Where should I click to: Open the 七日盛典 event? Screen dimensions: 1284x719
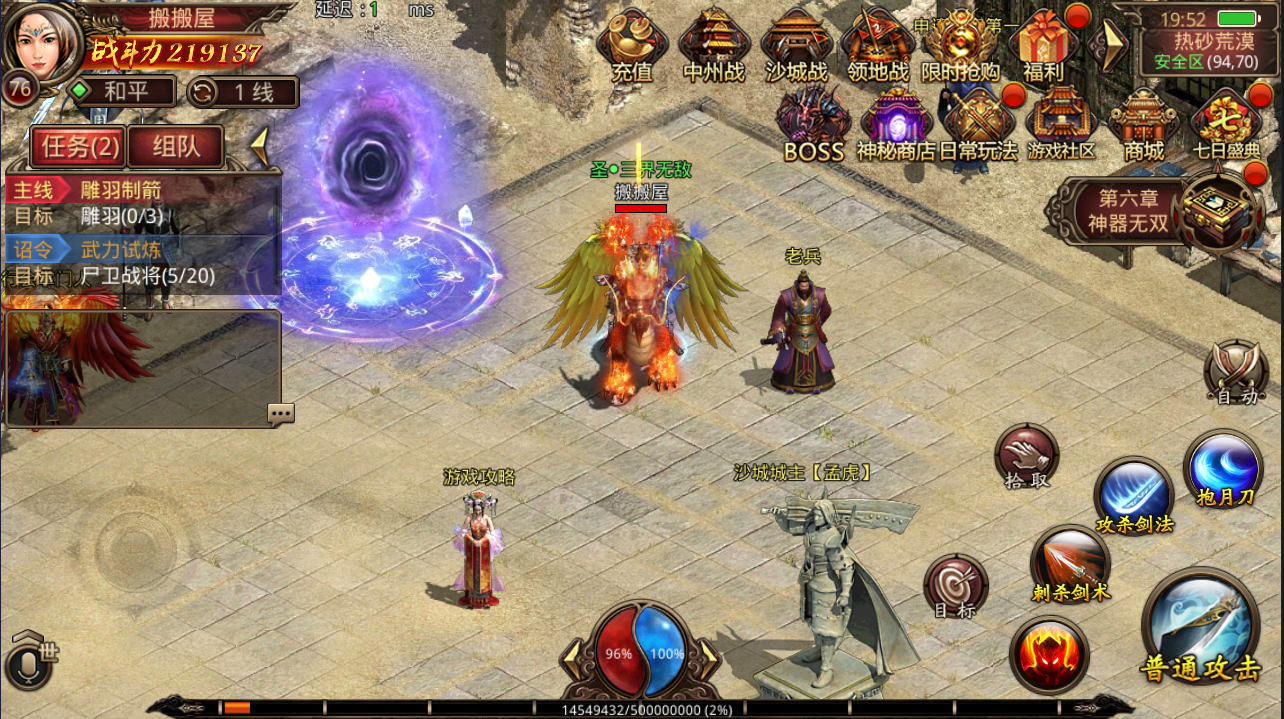pos(1226,122)
